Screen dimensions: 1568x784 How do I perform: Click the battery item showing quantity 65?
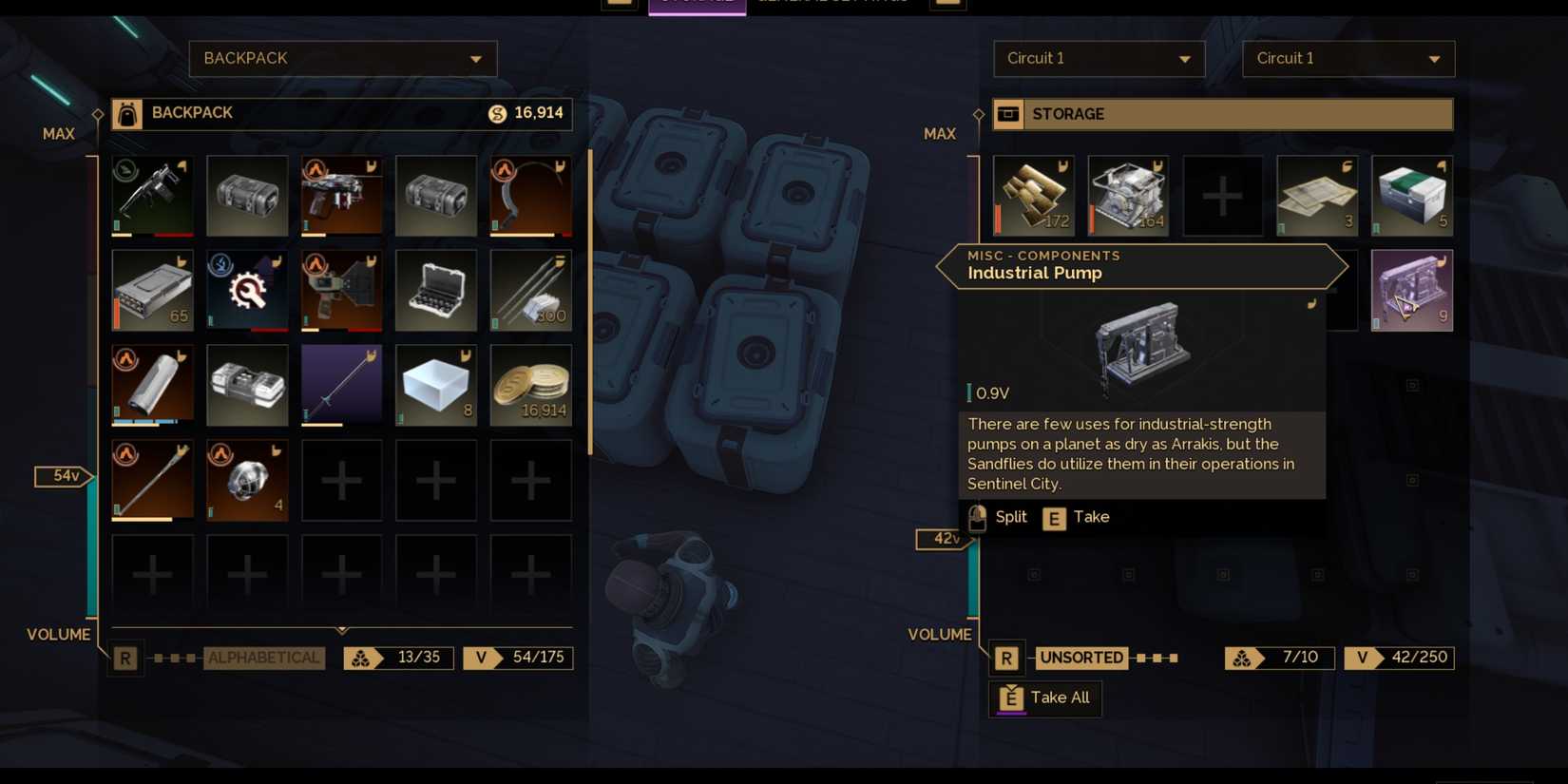[152, 290]
